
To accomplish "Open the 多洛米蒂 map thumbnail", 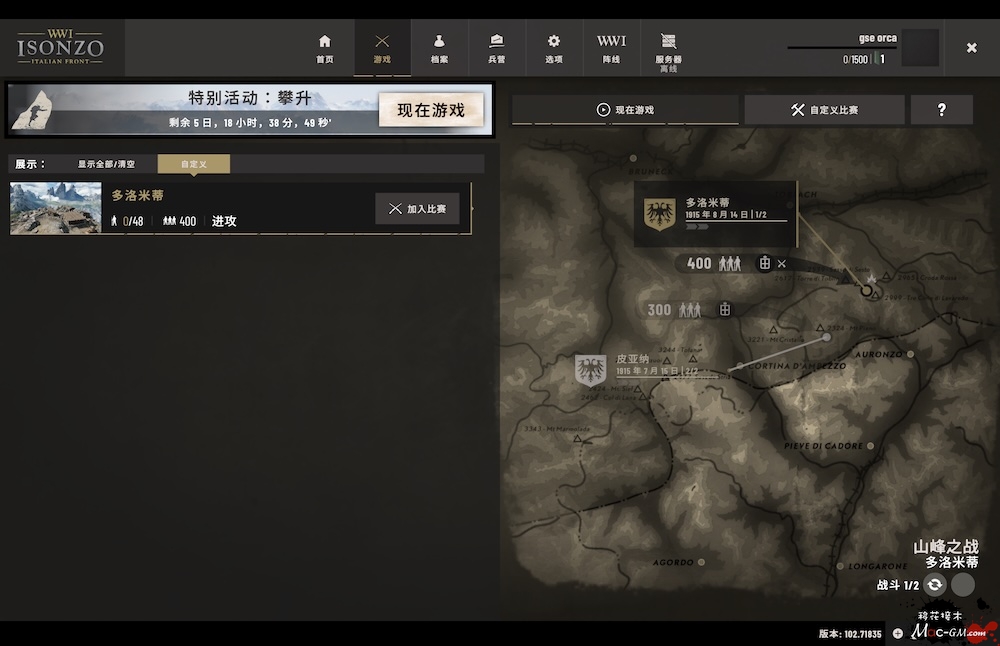I will [x=56, y=208].
